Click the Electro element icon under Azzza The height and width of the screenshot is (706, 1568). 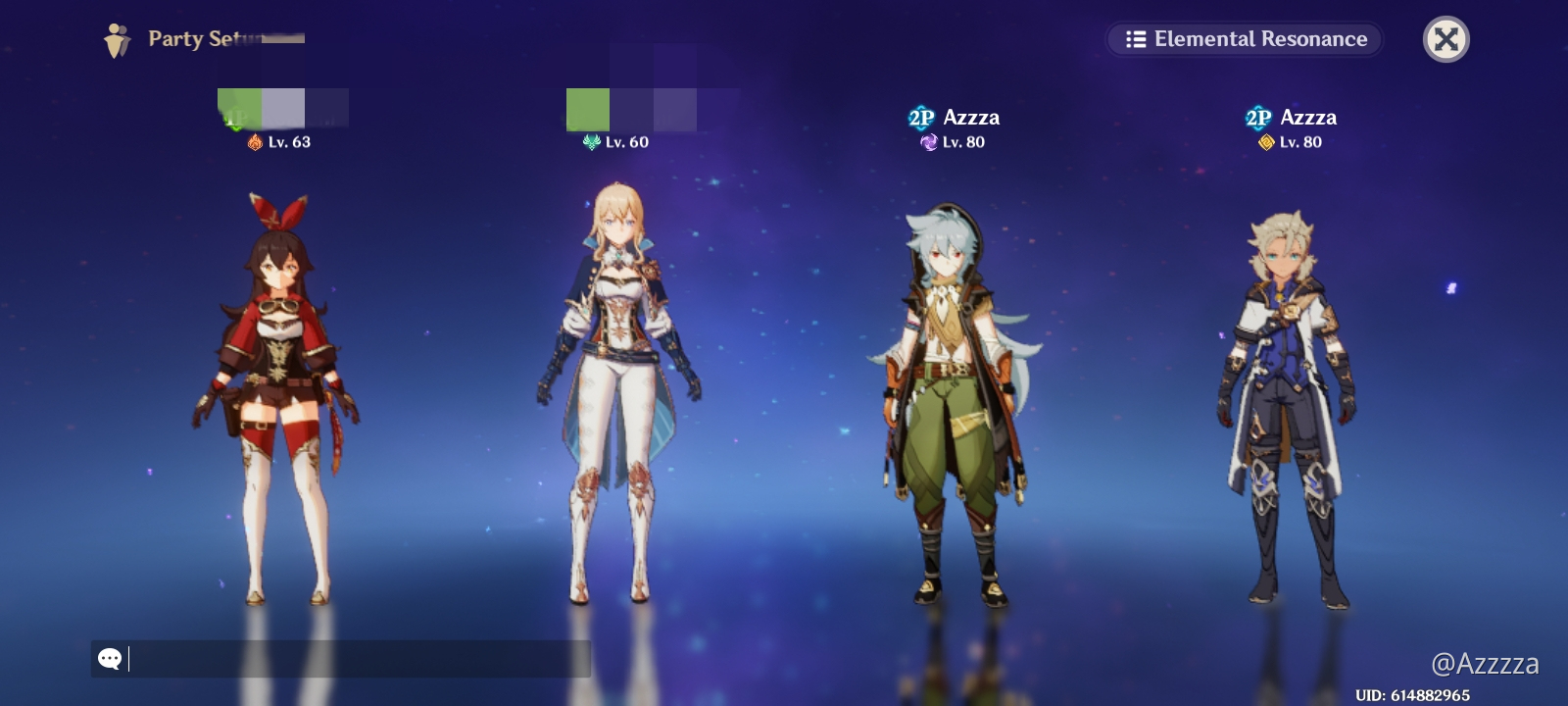[927, 143]
